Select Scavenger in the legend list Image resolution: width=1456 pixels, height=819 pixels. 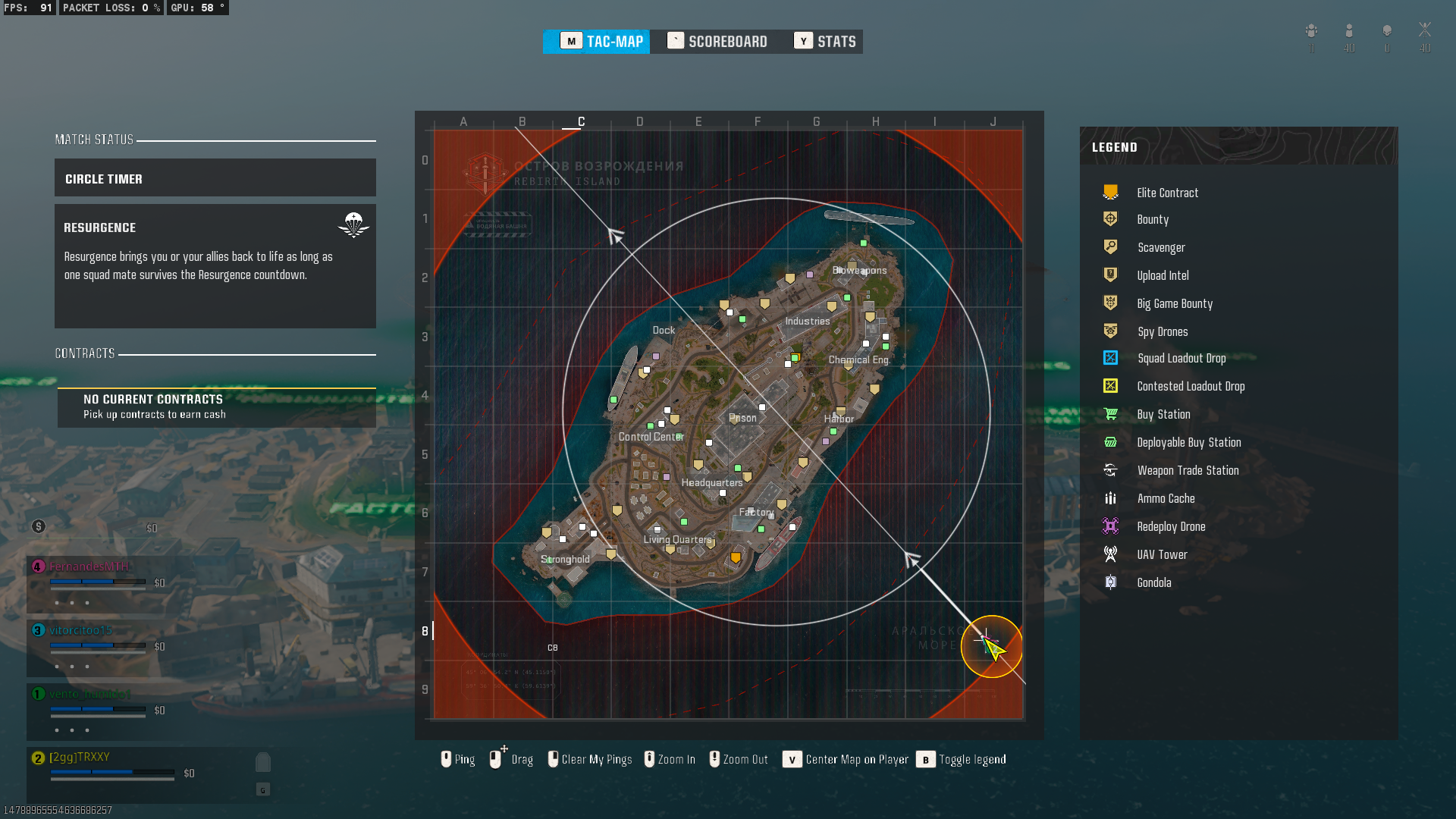(1160, 248)
